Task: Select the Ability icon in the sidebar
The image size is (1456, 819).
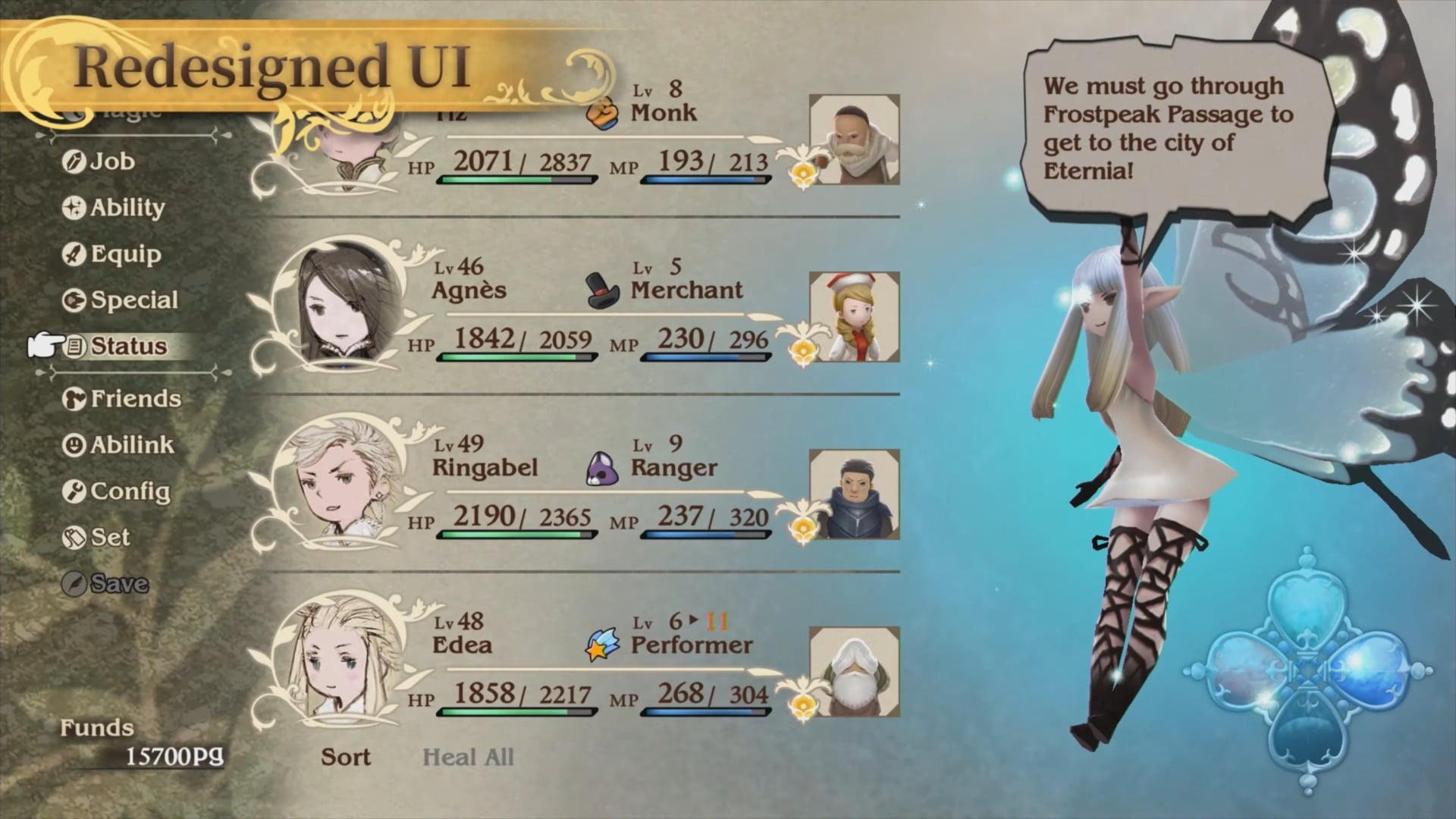Action: click(x=74, y=208)
